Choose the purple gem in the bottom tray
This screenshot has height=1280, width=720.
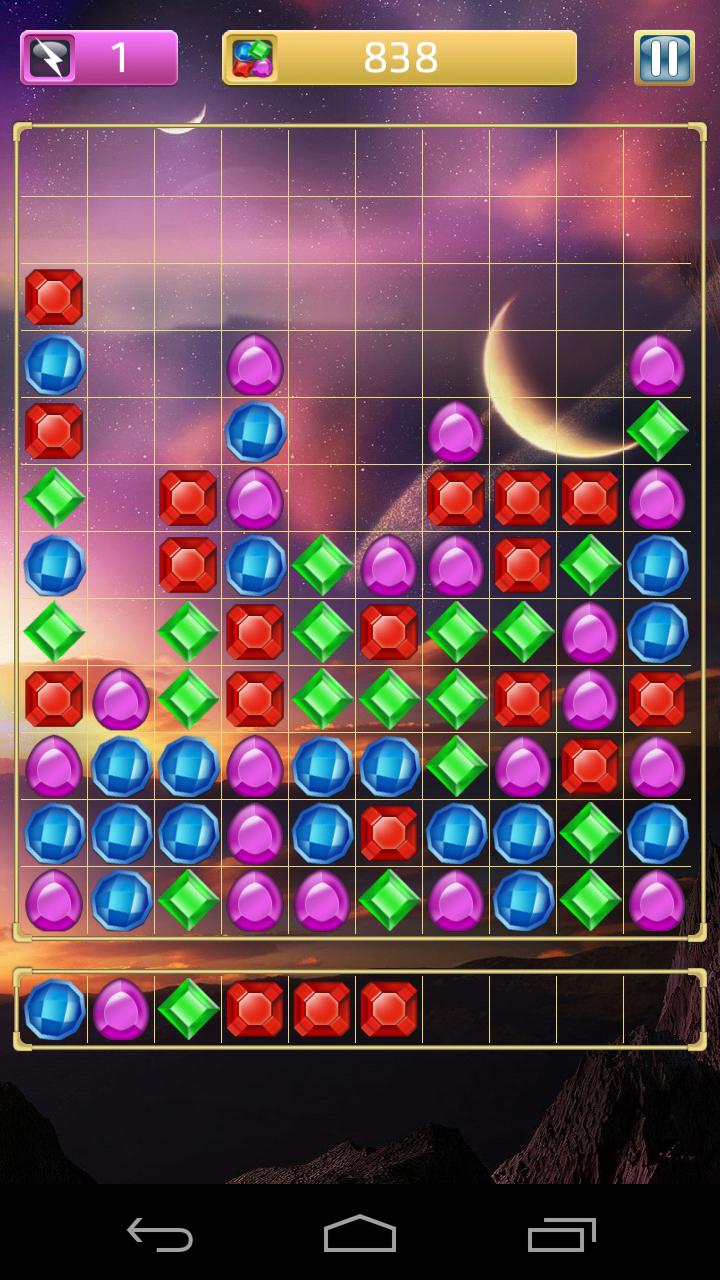121,1009
